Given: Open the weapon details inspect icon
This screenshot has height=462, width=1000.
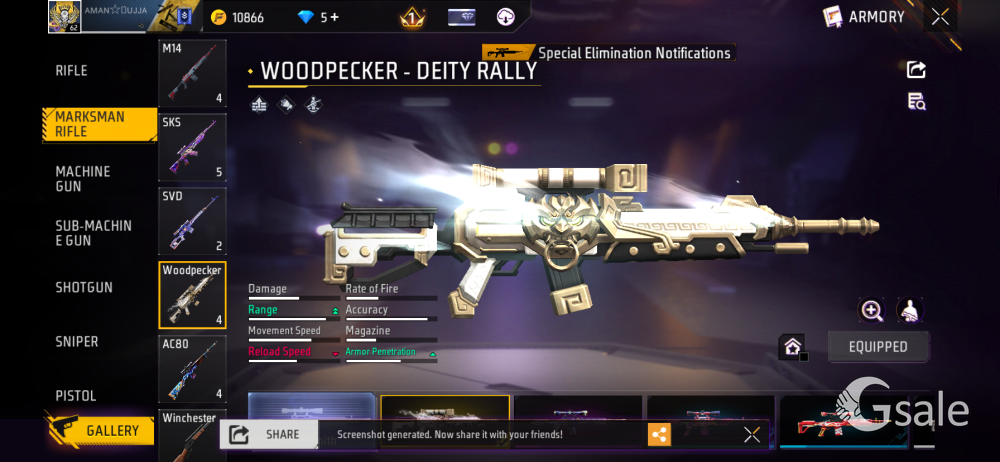Looking at the screenshot, I should pos(916,101).
